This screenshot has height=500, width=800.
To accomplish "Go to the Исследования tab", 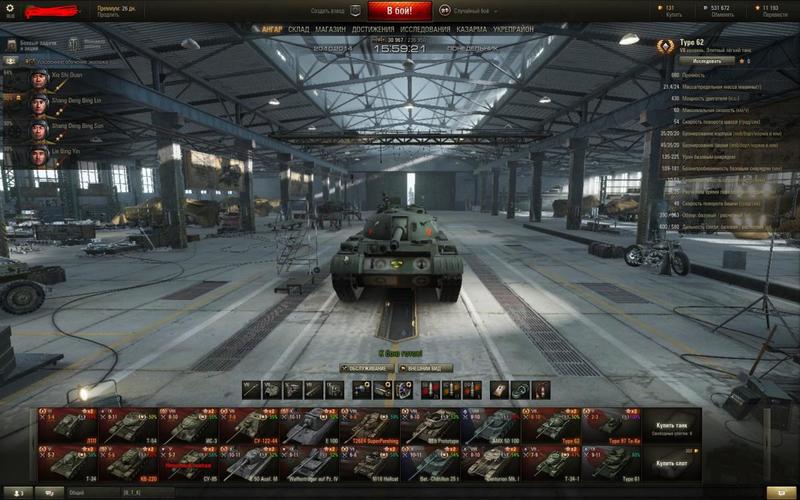I will [x=425, y=30].
